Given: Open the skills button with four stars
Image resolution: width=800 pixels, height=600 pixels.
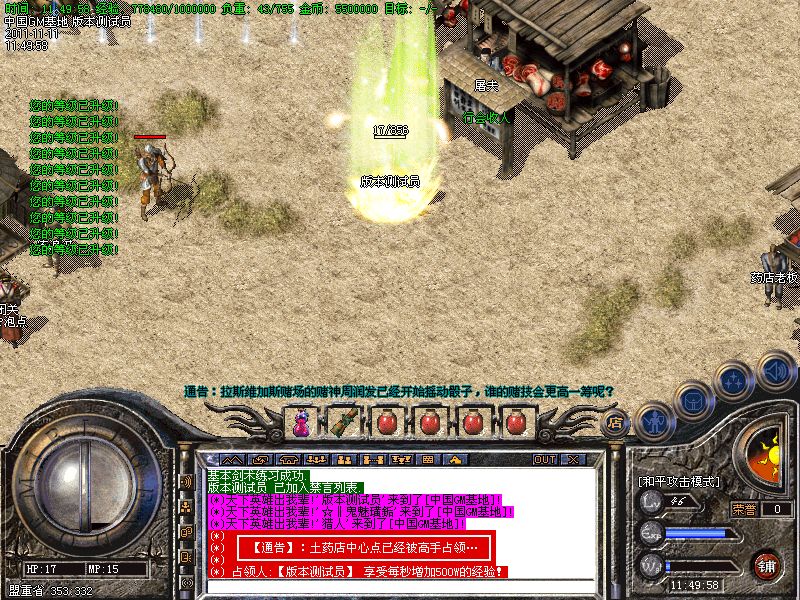Looking at the screenshot, I should click(733, 381).
